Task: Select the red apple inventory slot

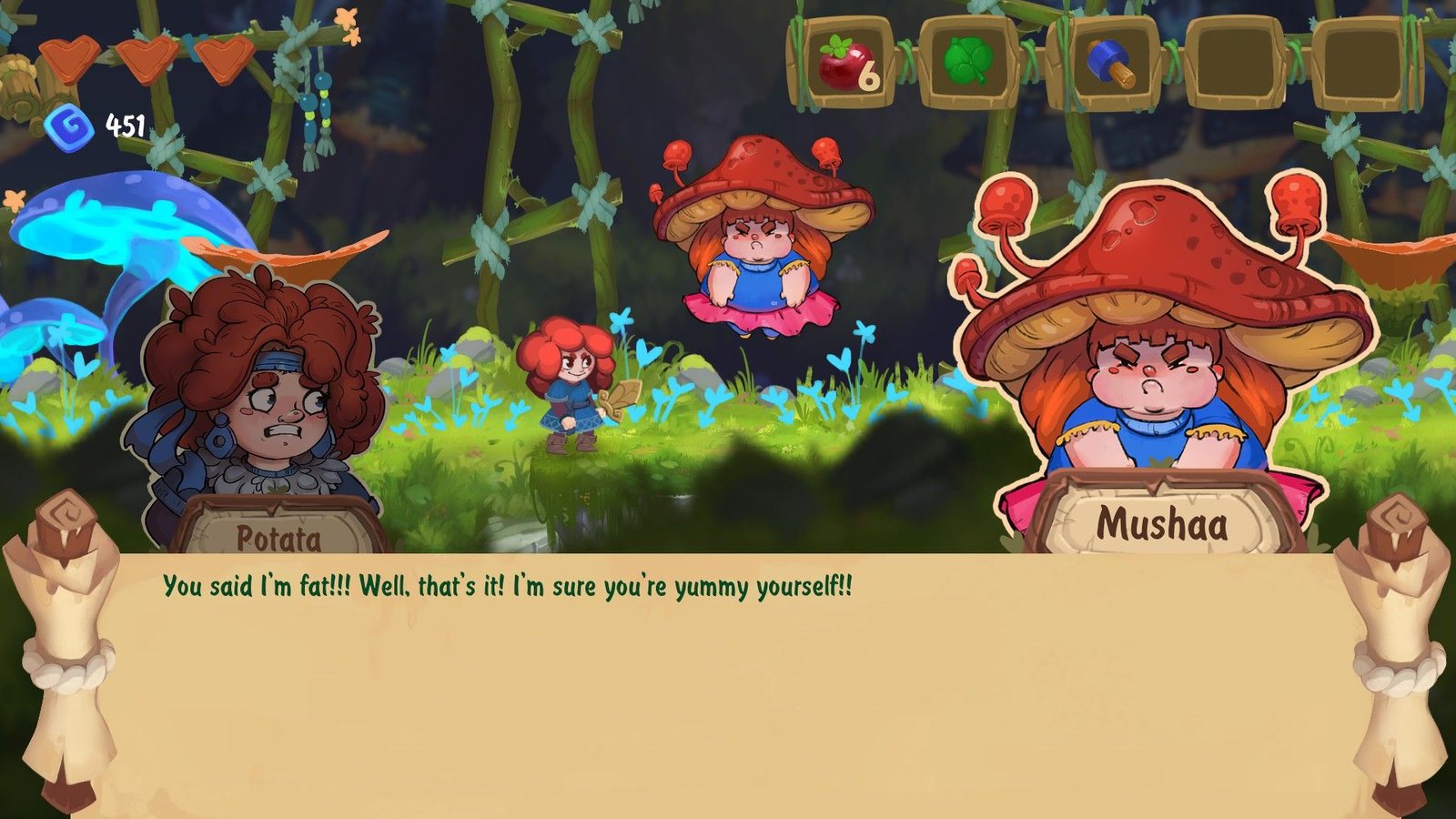Action: [843, 64]
